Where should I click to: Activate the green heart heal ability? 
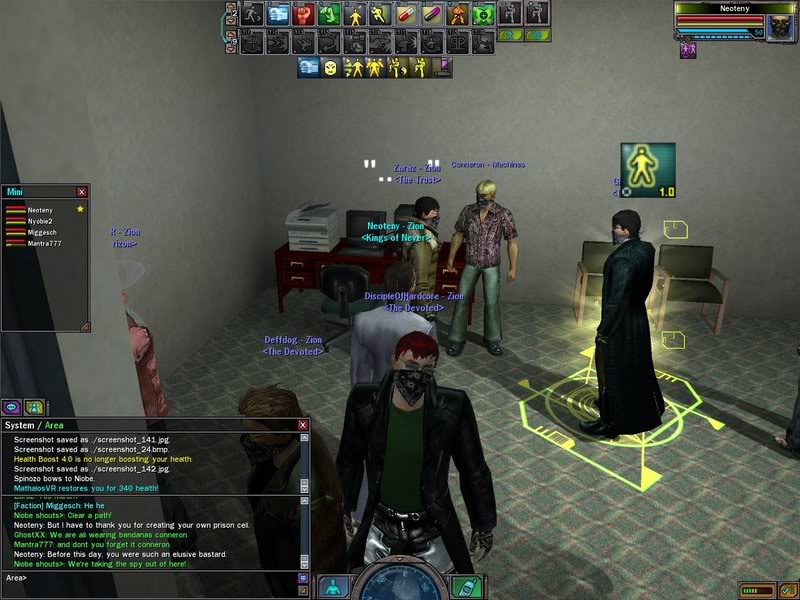point(484,14)
